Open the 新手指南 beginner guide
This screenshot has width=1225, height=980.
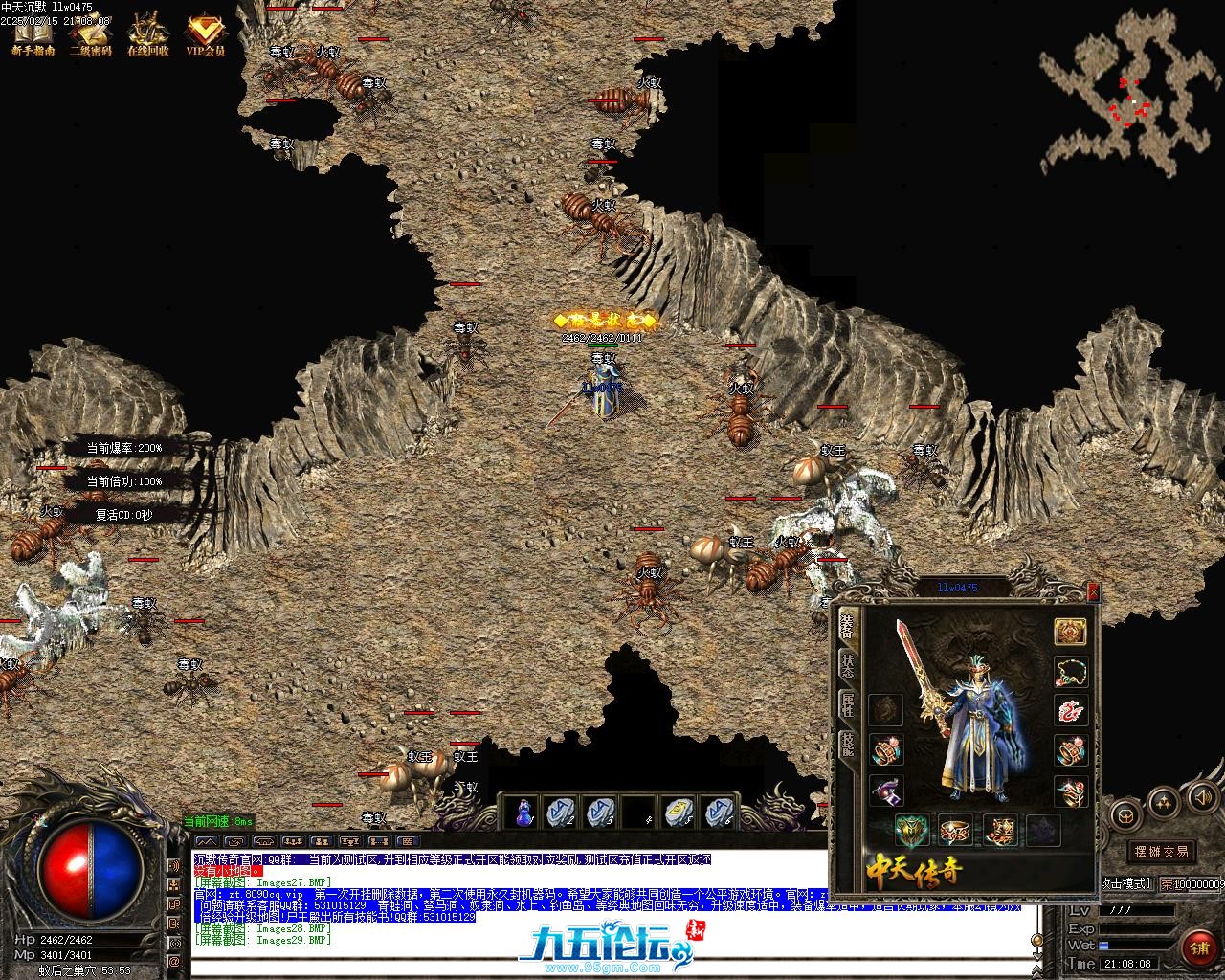[x=33, y=34]
